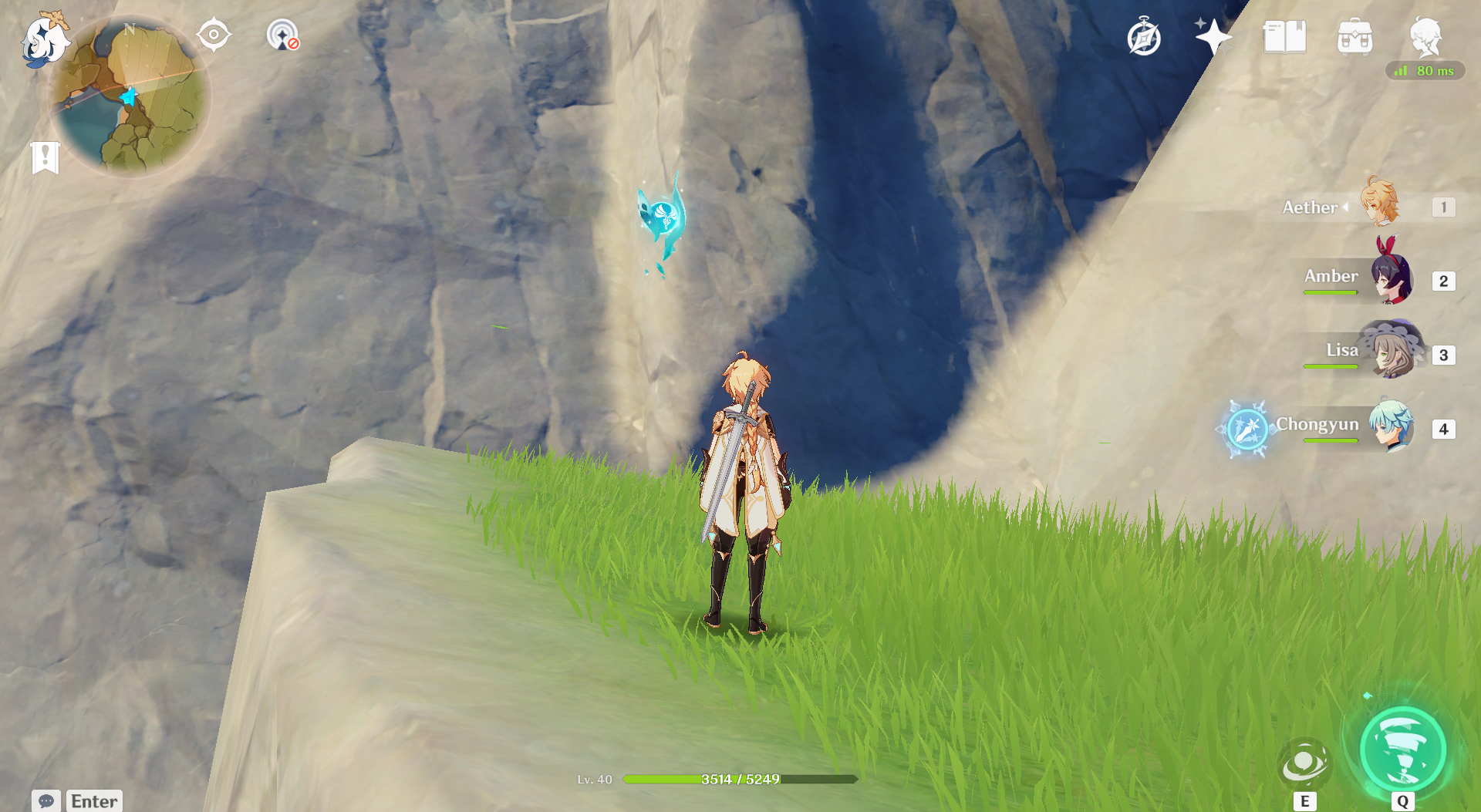Viewport: 1481px width, 812px height.
Task: Open the quest navigation target icon
Action: [214, 35]
